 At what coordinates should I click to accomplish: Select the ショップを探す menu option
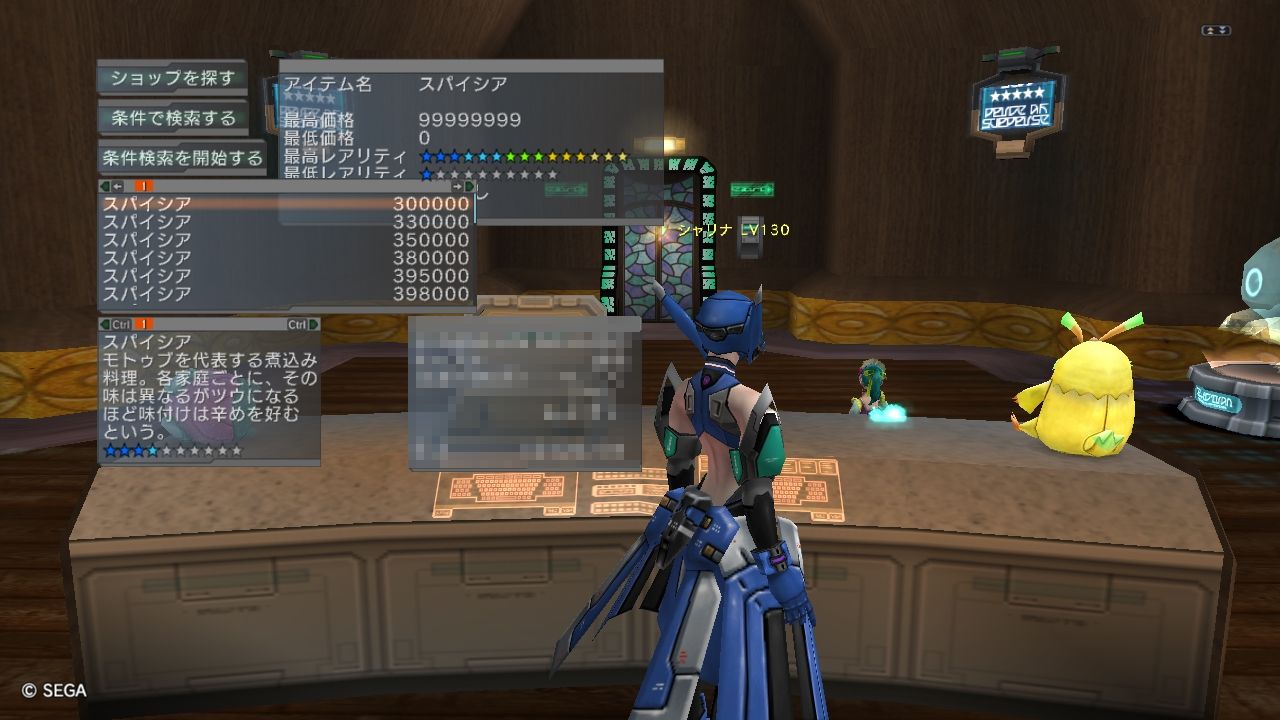(x=172, y=78)
